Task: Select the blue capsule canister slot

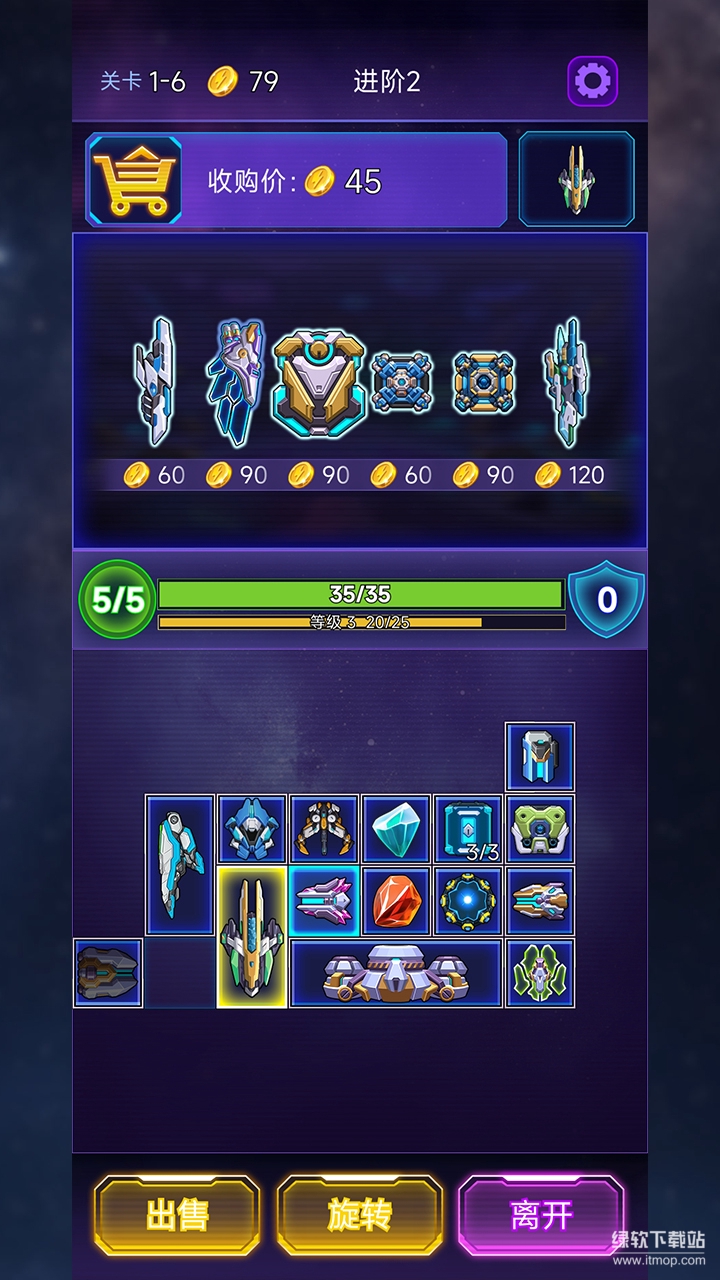Action: coord(540,757)
